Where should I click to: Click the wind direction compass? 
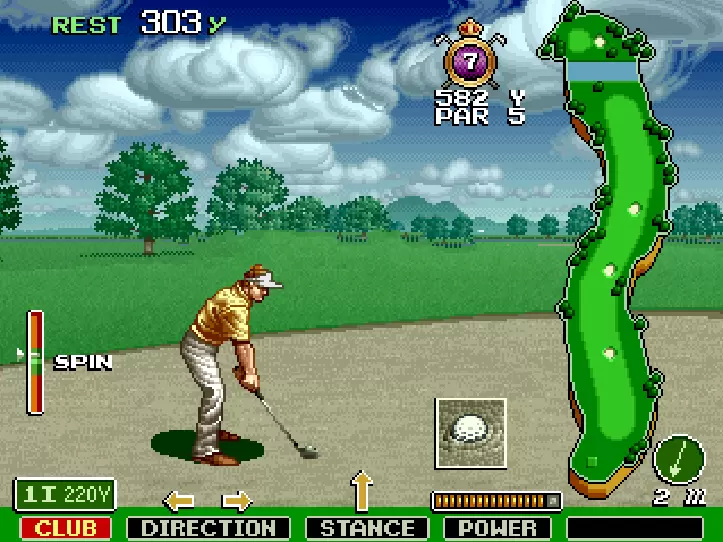click(x=679, y=460)
